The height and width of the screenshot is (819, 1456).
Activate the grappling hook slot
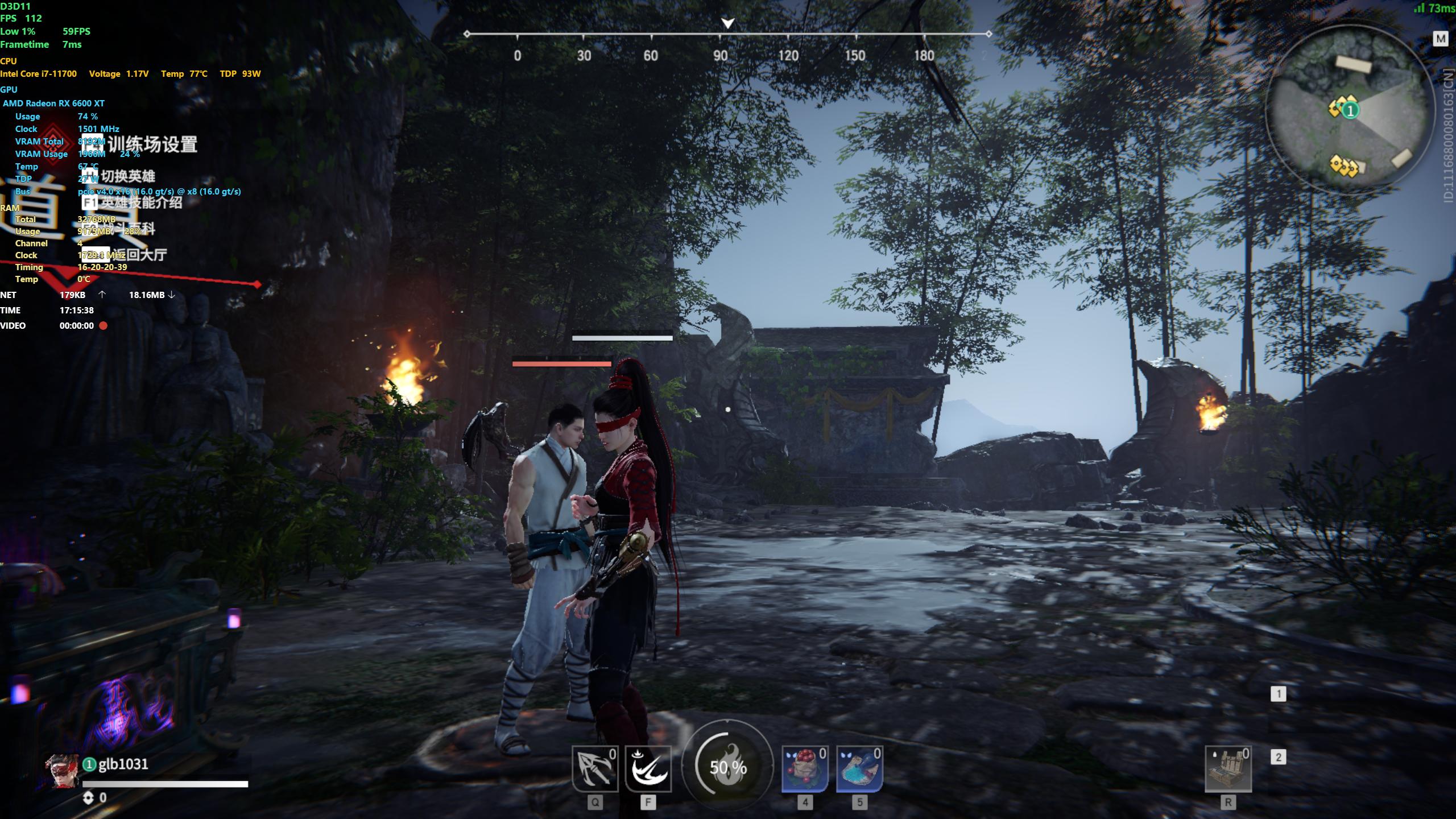594,769
